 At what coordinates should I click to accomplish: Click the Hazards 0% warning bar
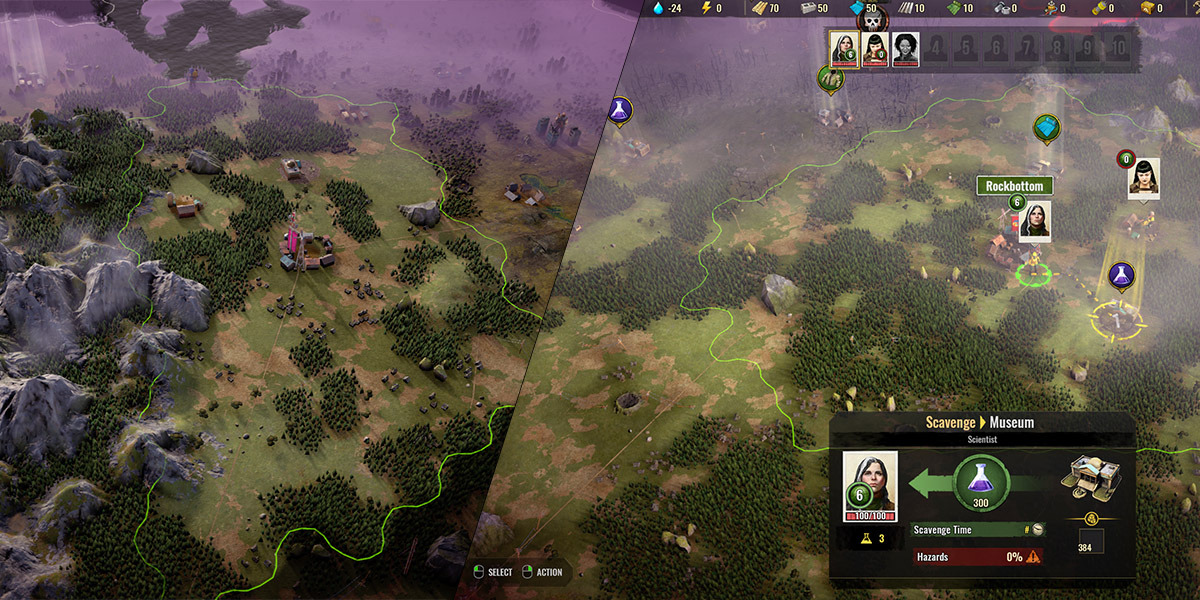977,557
